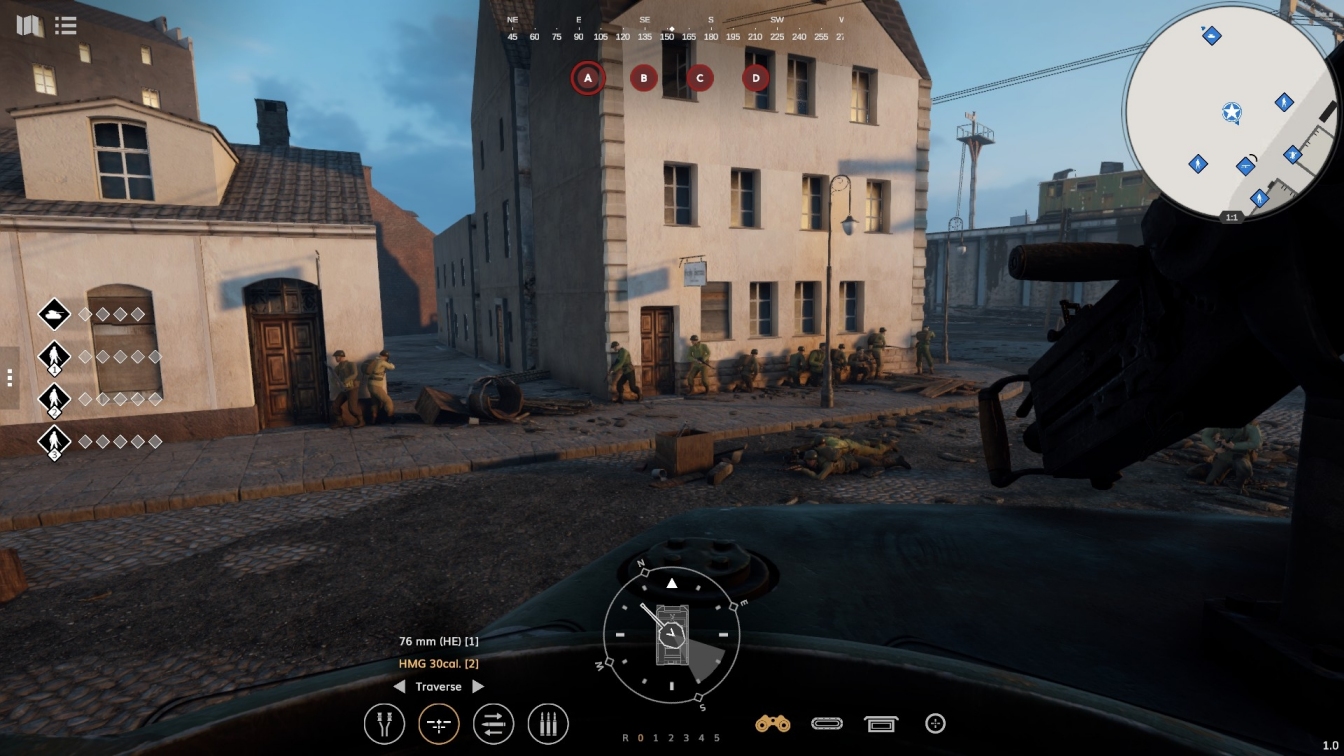Click the swap arrows button

(x=493, y=724)
